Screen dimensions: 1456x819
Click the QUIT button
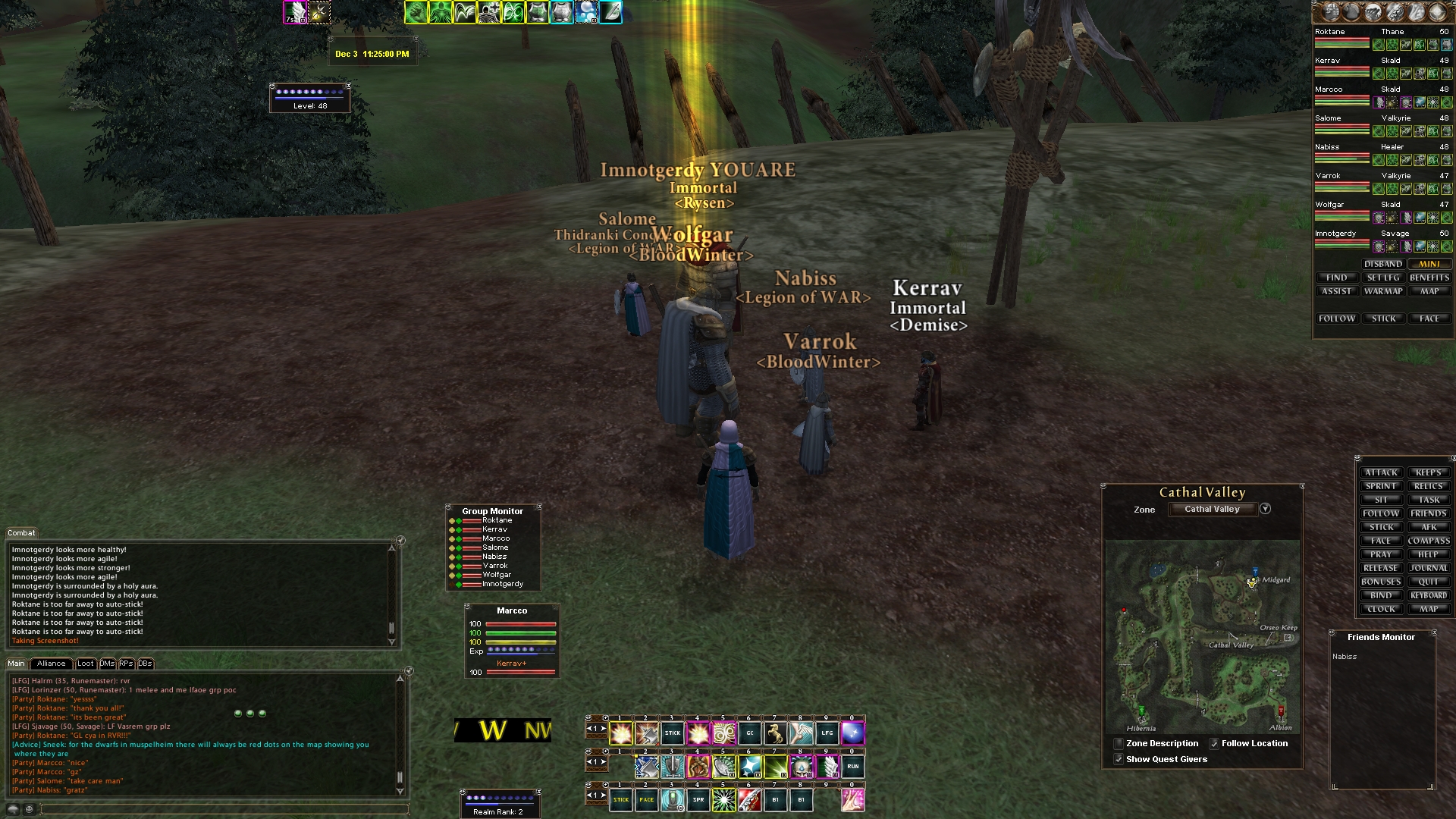tap(1429, 582)
